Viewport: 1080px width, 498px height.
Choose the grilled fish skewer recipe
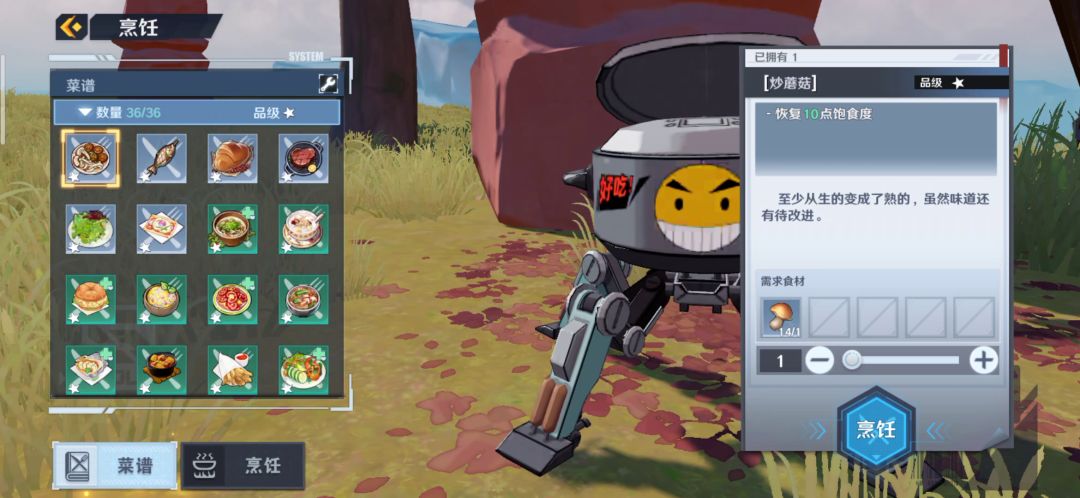(162, 158)
